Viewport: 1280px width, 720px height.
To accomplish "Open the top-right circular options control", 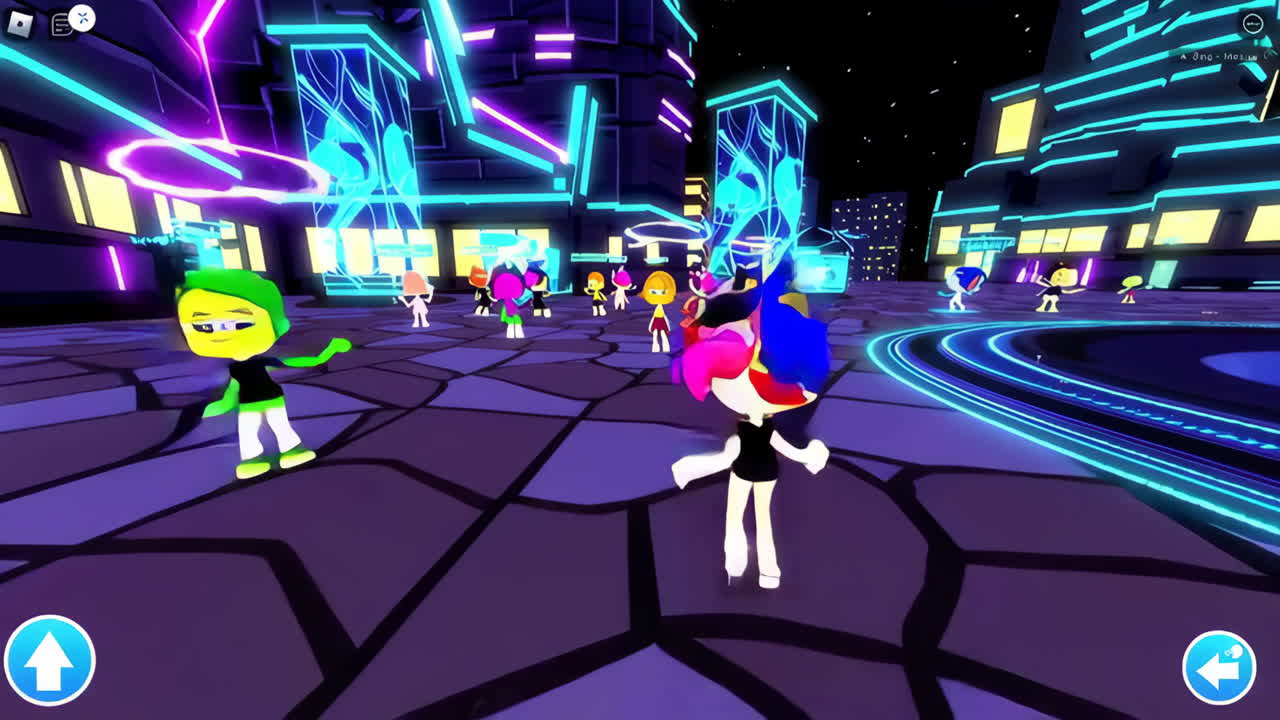I will [x=1252, y=23].
